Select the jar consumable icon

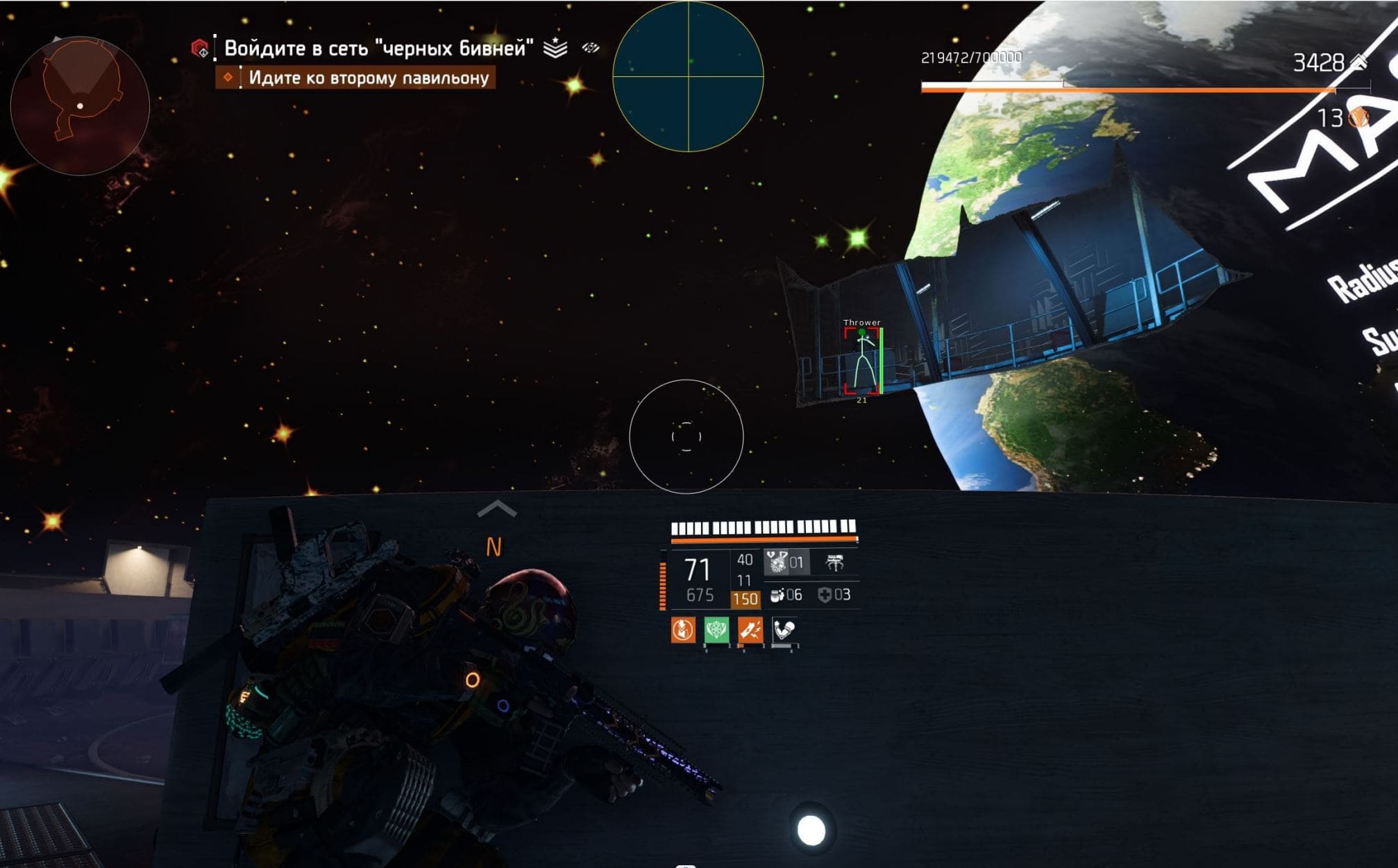777,595
